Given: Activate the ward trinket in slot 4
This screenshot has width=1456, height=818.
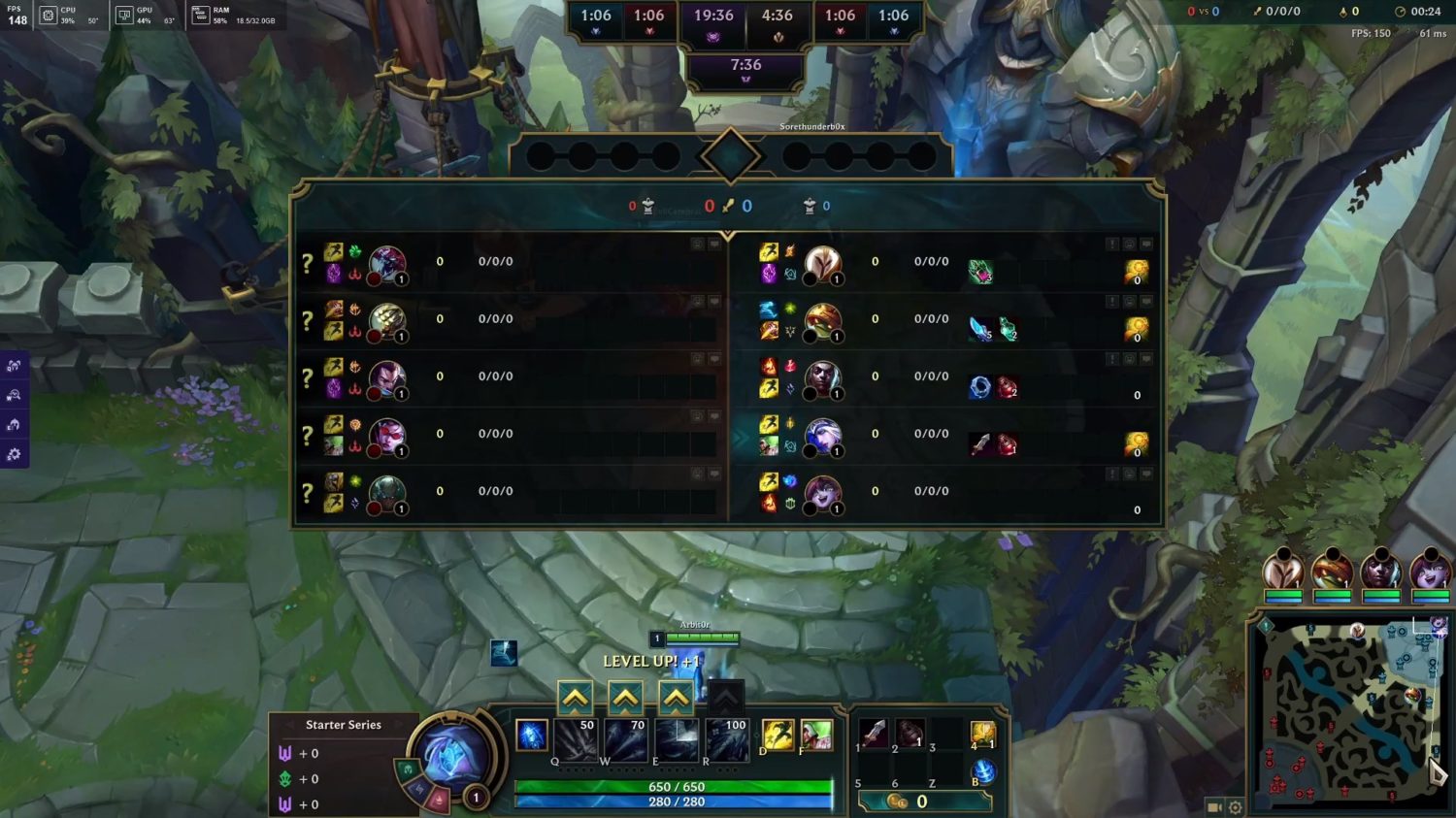Looking at the screenshot, I should tap(984, 733).
